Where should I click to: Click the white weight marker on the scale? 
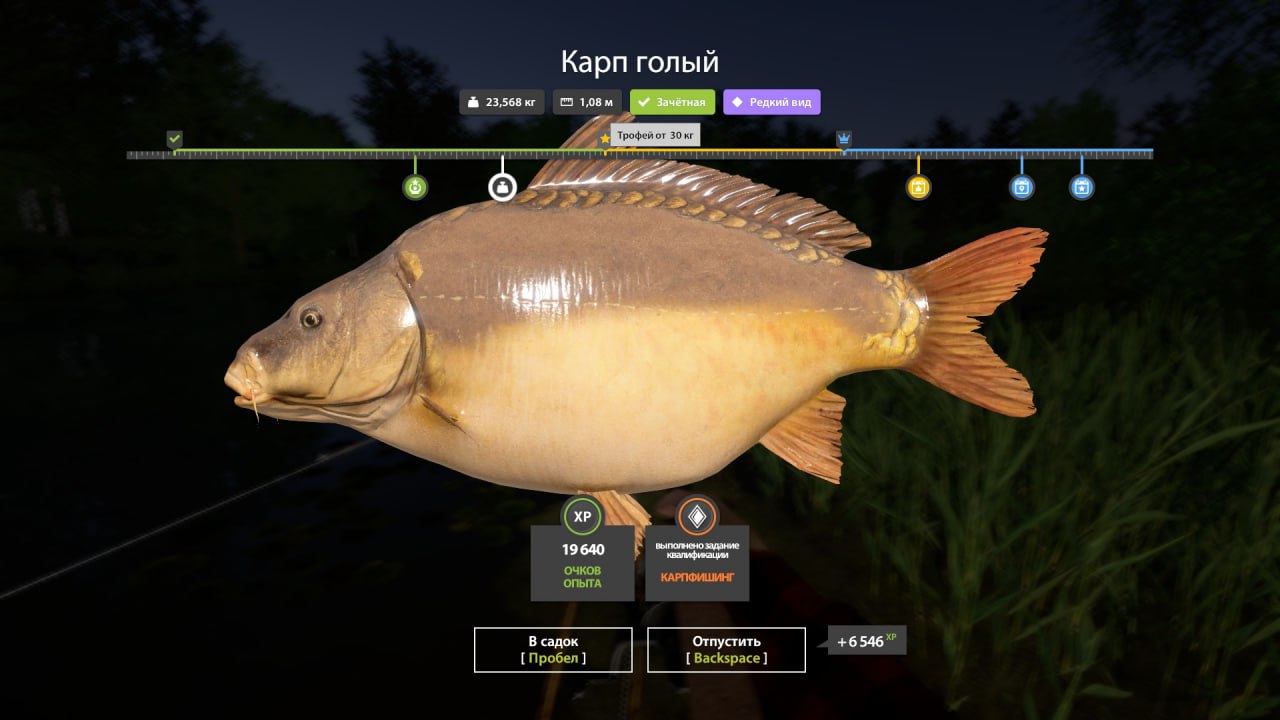(x=502, y=187)
